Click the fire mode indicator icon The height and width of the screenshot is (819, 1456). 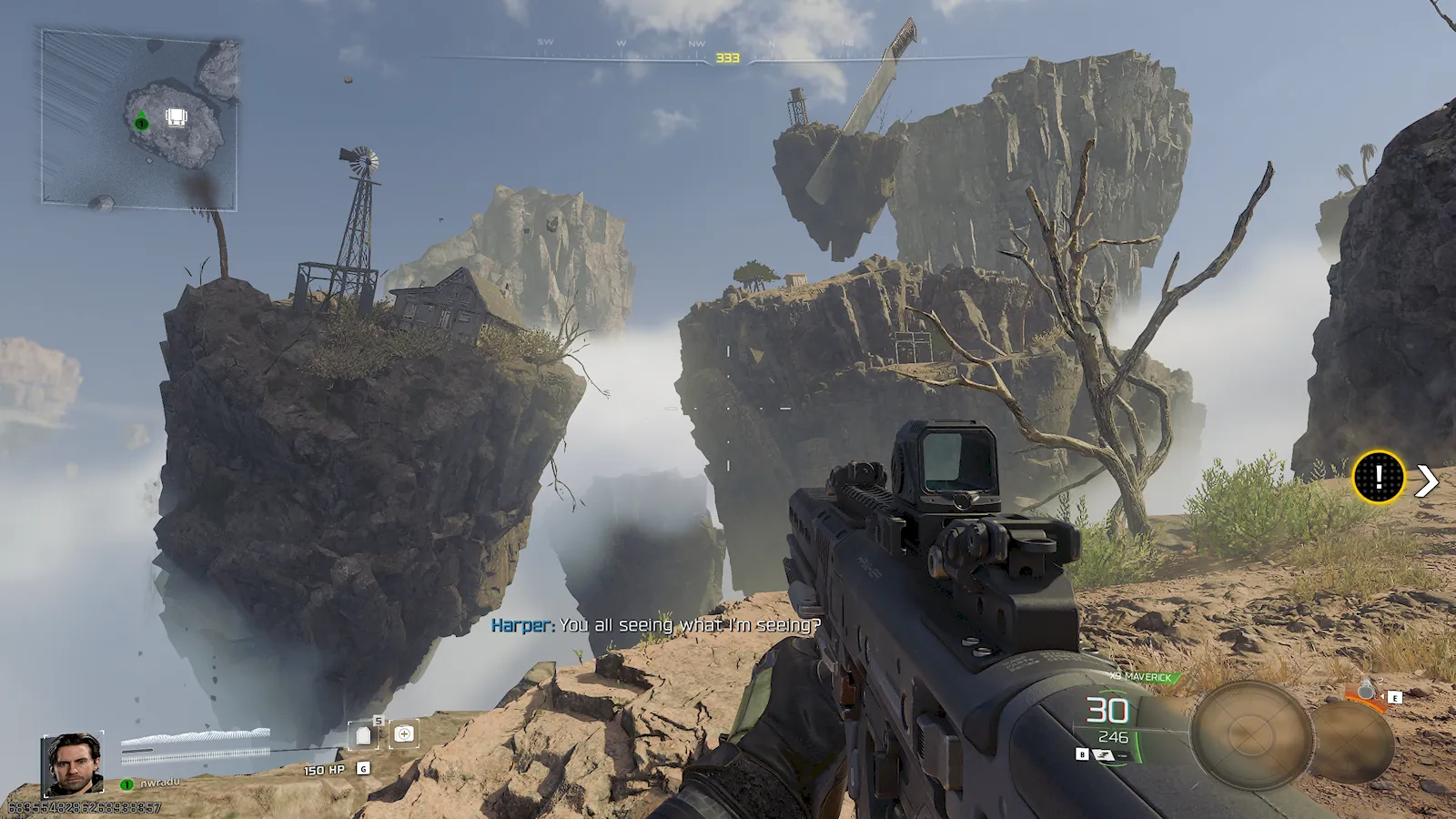pyautogui.click(x=1107, y=755)
